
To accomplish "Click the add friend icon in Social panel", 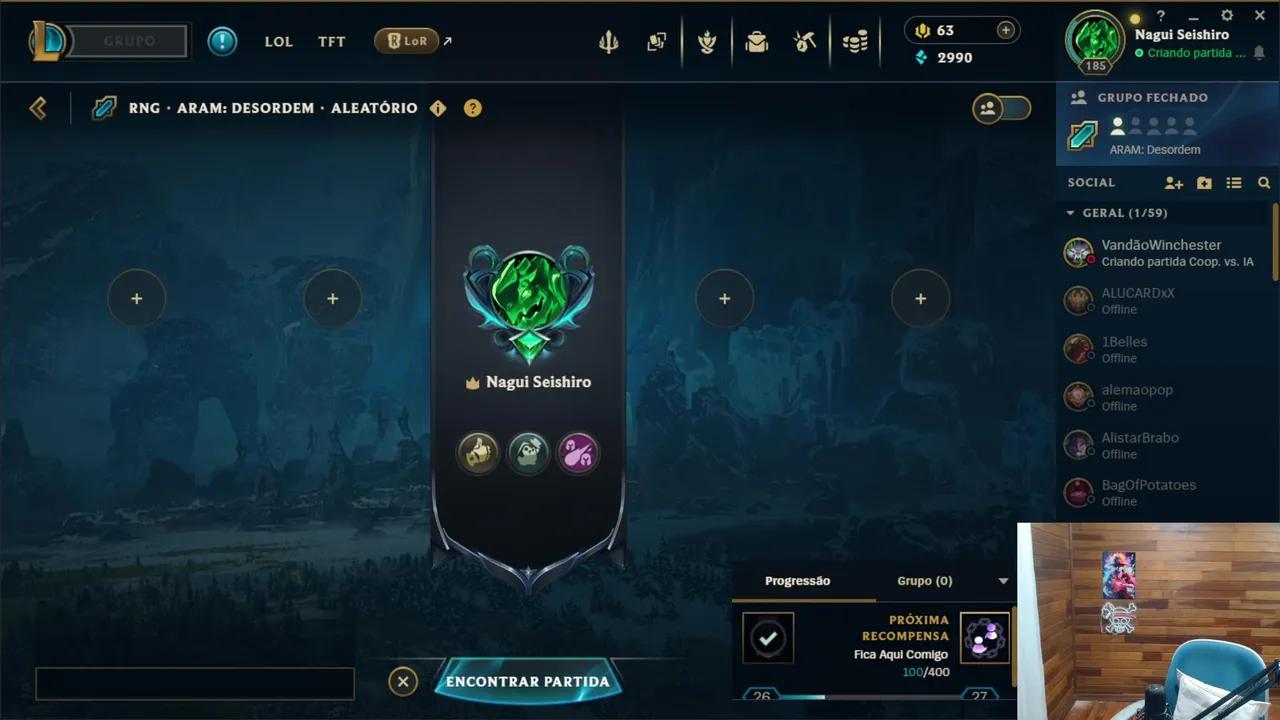I will pyautogui.click(x=1172, y=183).
